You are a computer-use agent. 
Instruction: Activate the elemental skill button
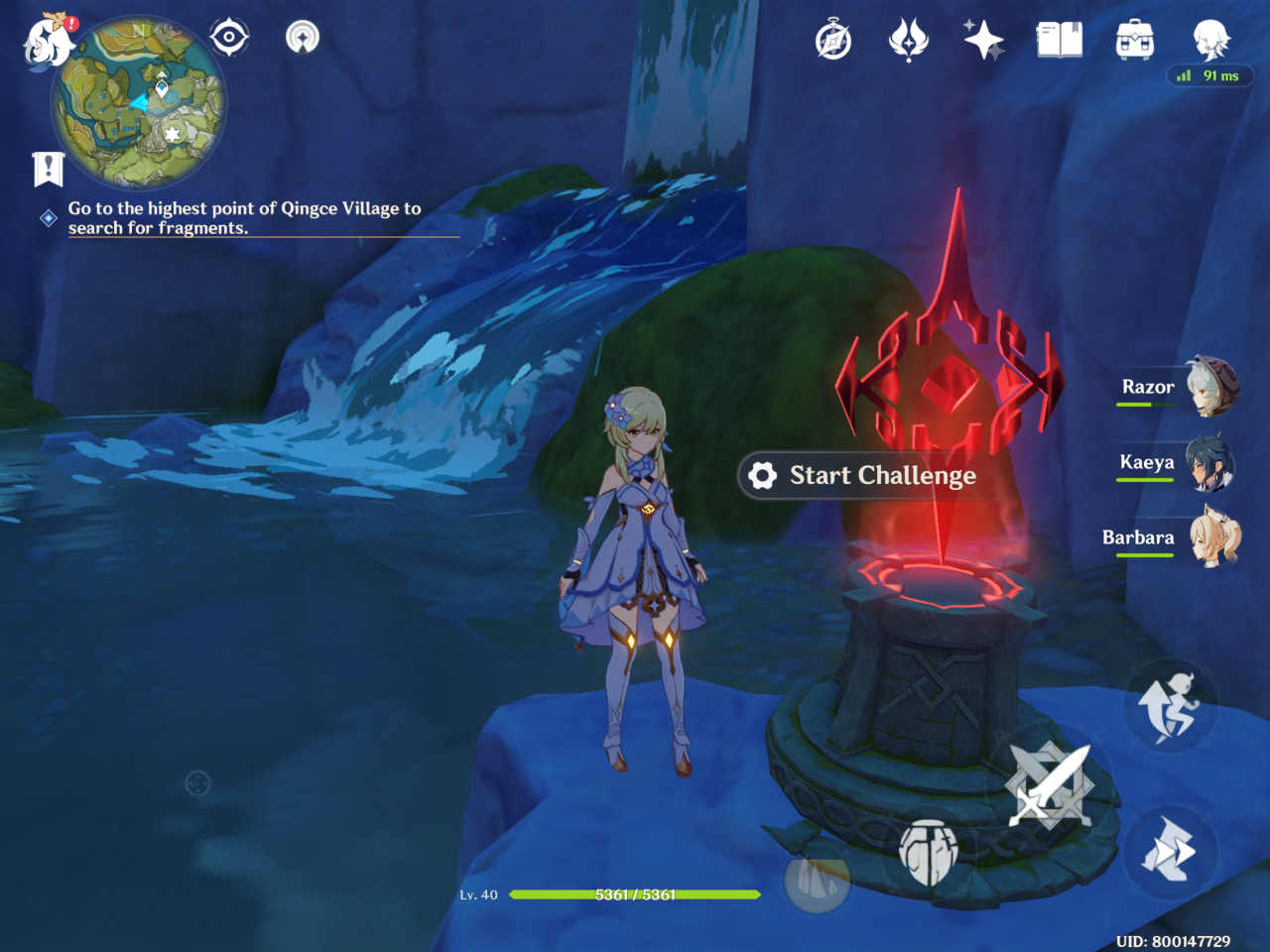tap(928, 853)
